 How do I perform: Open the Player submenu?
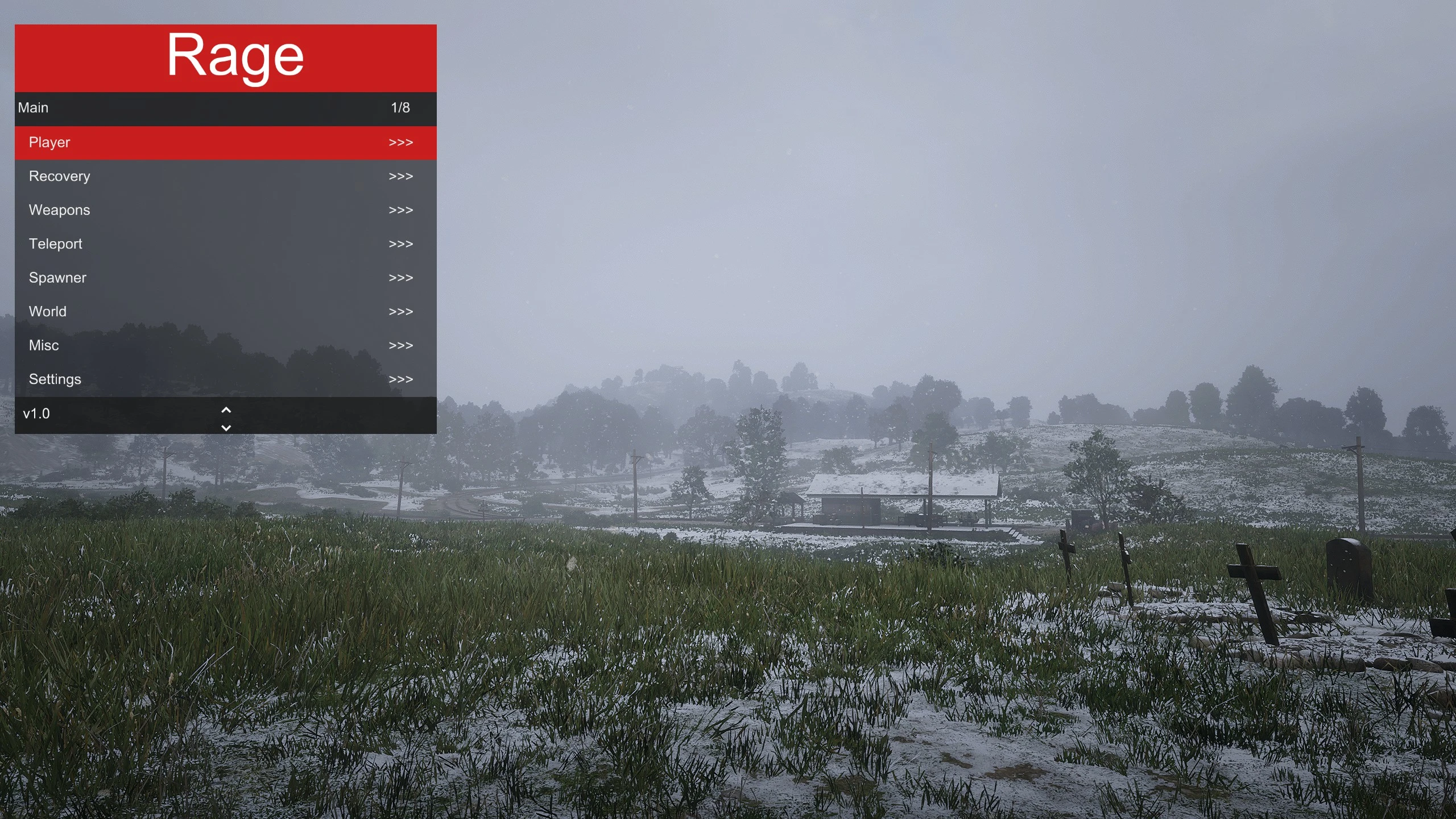tap(225, 142)
